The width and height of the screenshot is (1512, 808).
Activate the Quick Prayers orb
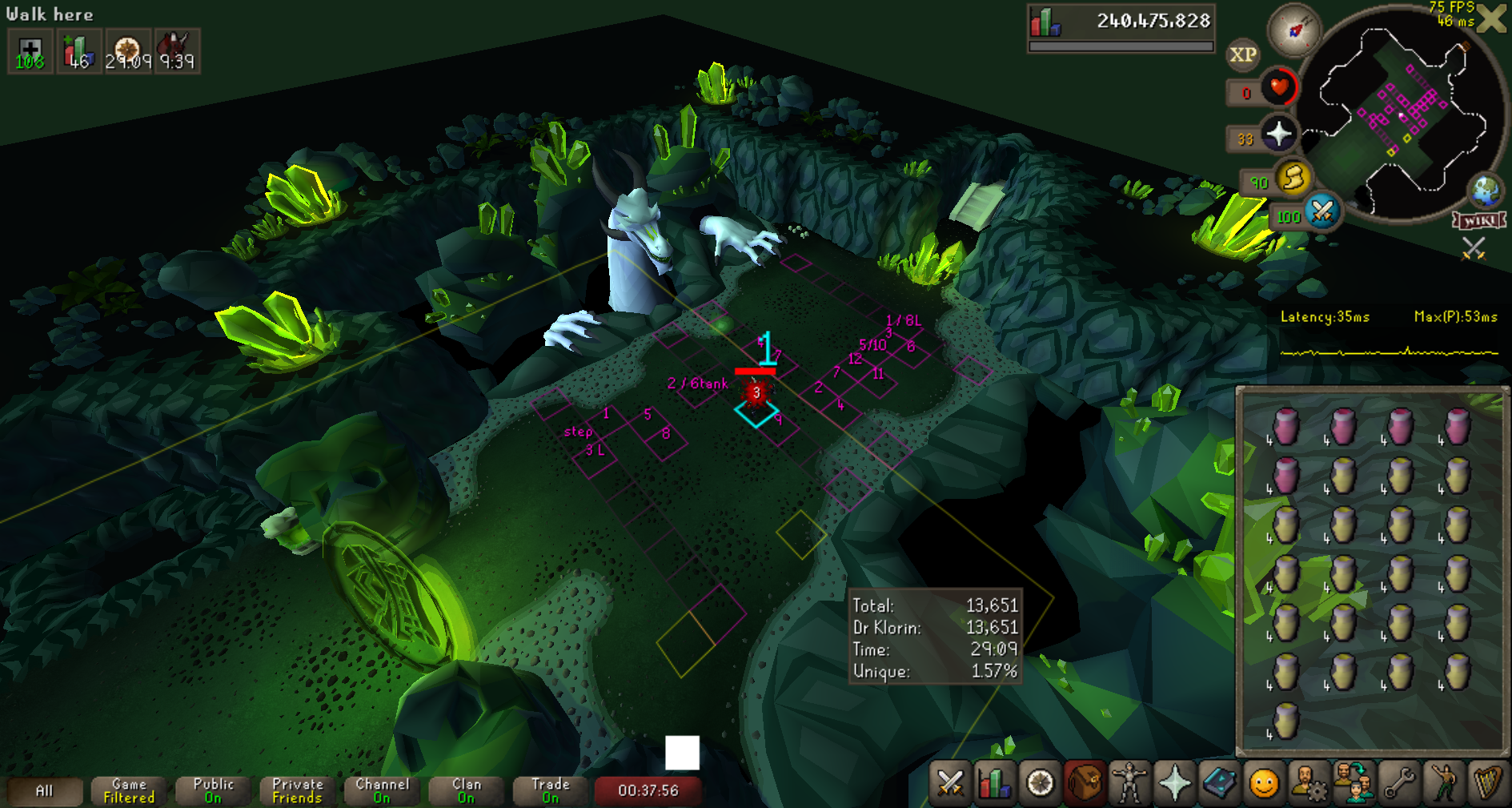(x=1278, y=134)
